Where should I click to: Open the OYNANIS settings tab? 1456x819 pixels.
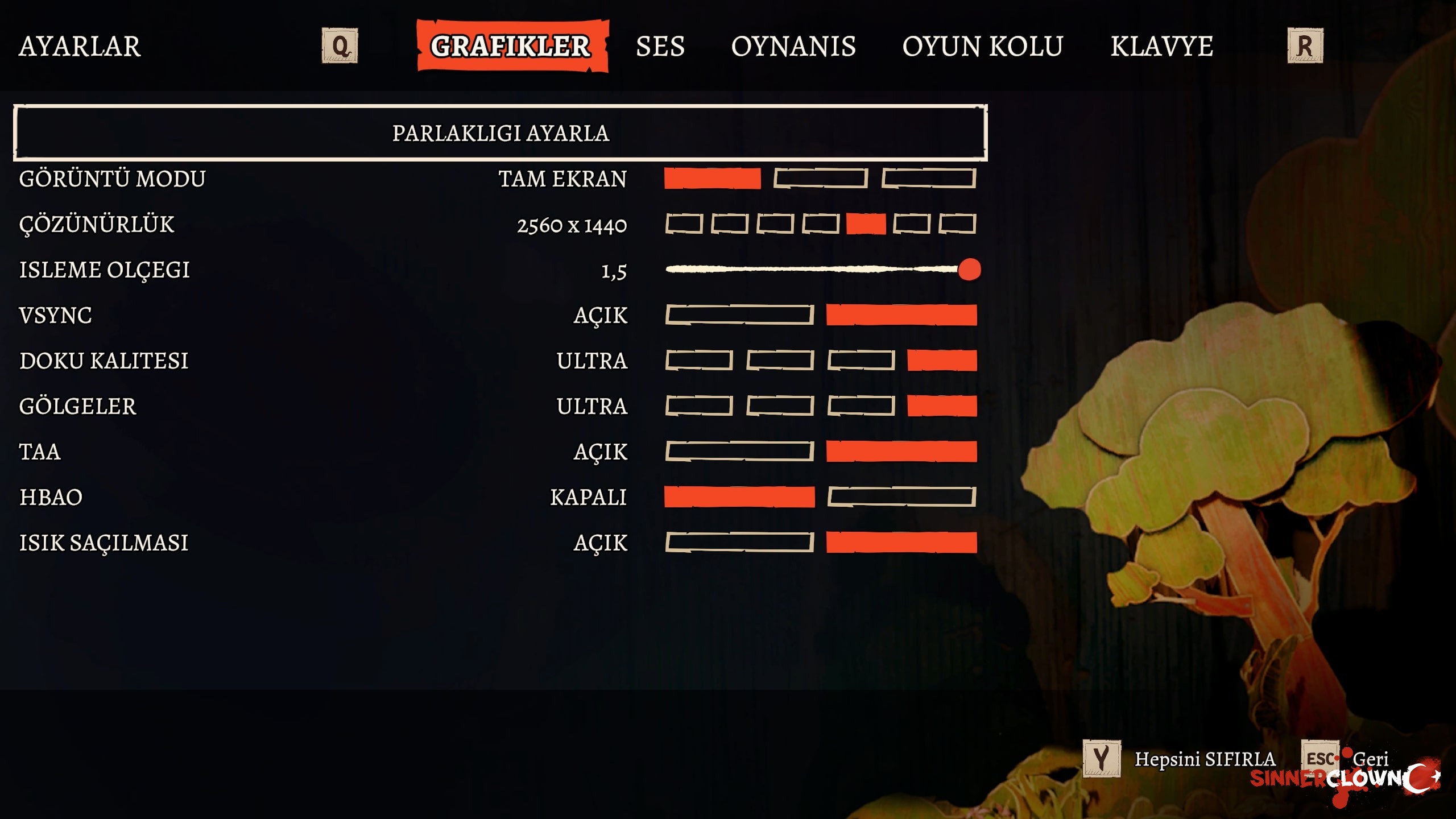point(793,46)
